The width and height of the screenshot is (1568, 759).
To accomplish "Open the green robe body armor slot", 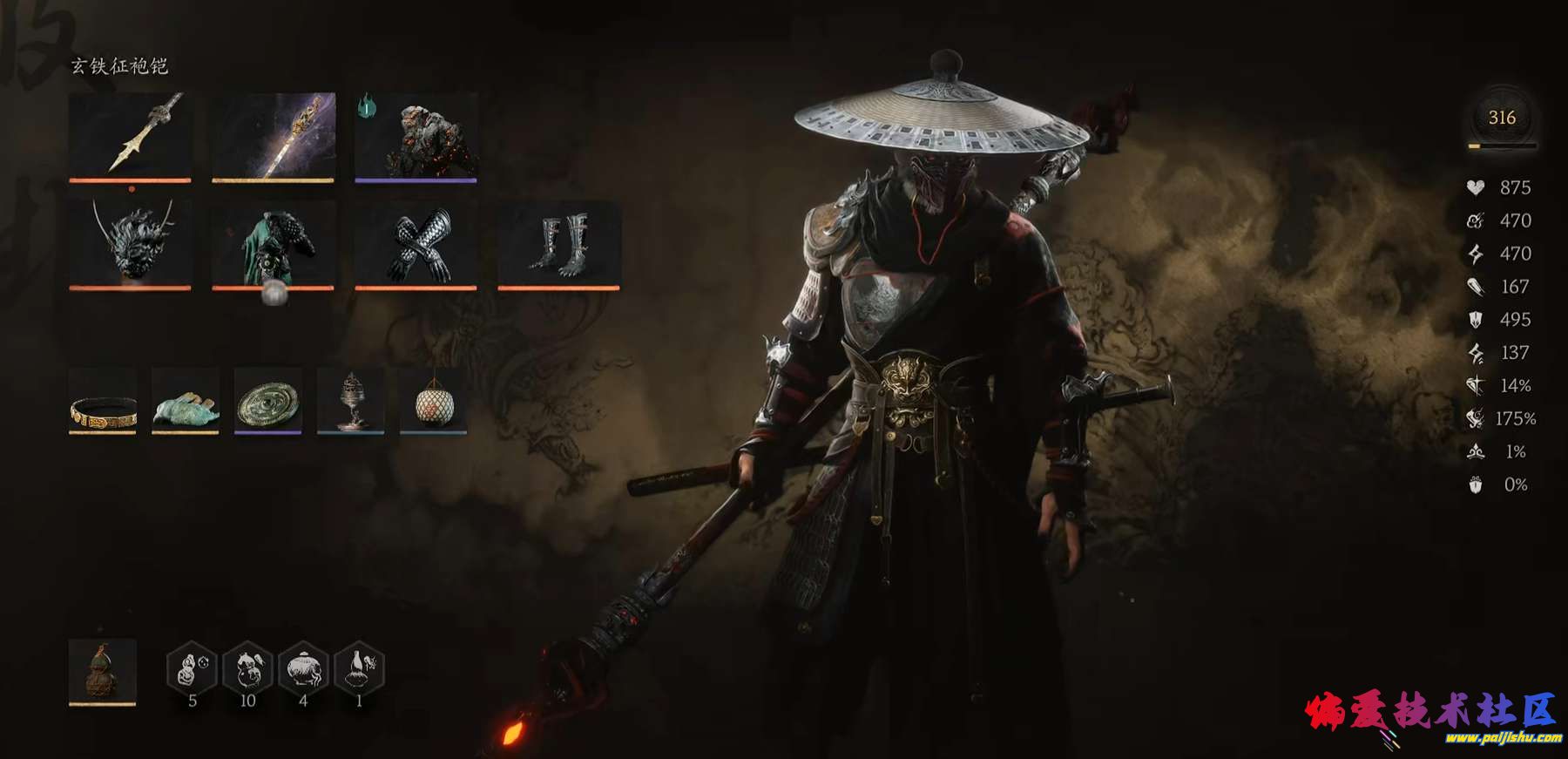I will (x=273, y=244).
